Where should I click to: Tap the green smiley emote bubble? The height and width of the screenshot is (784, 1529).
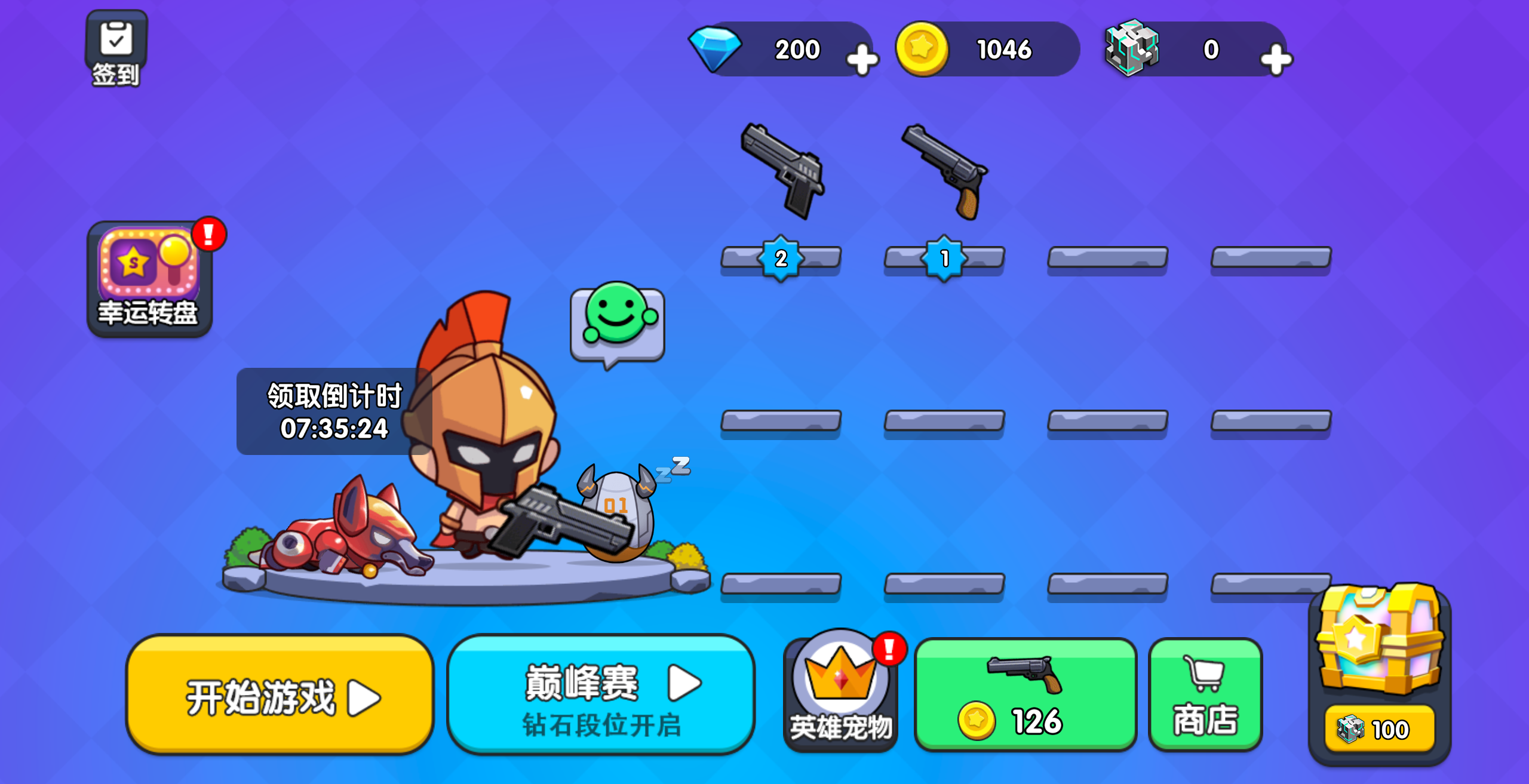618,322
